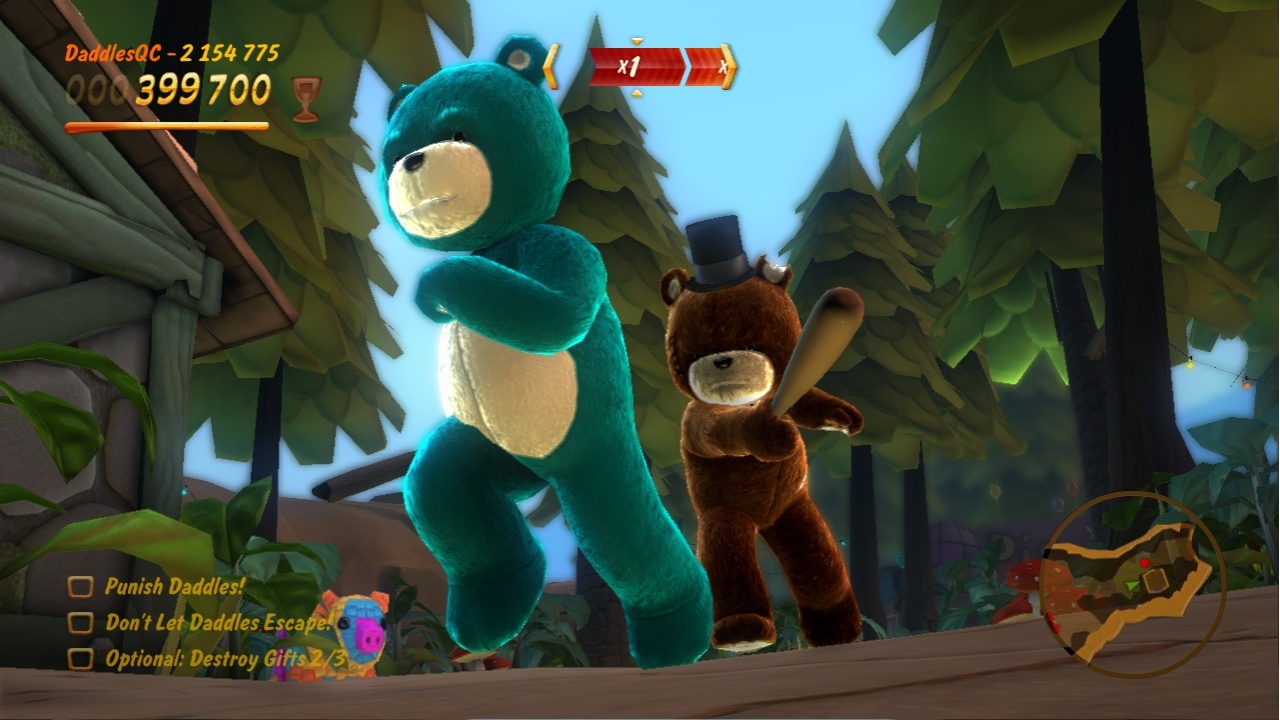The width and height of the screenshot is (1280, 720).
Task: Click the upper triangle arrow above the combo banner
Action: tap(635, 42)
